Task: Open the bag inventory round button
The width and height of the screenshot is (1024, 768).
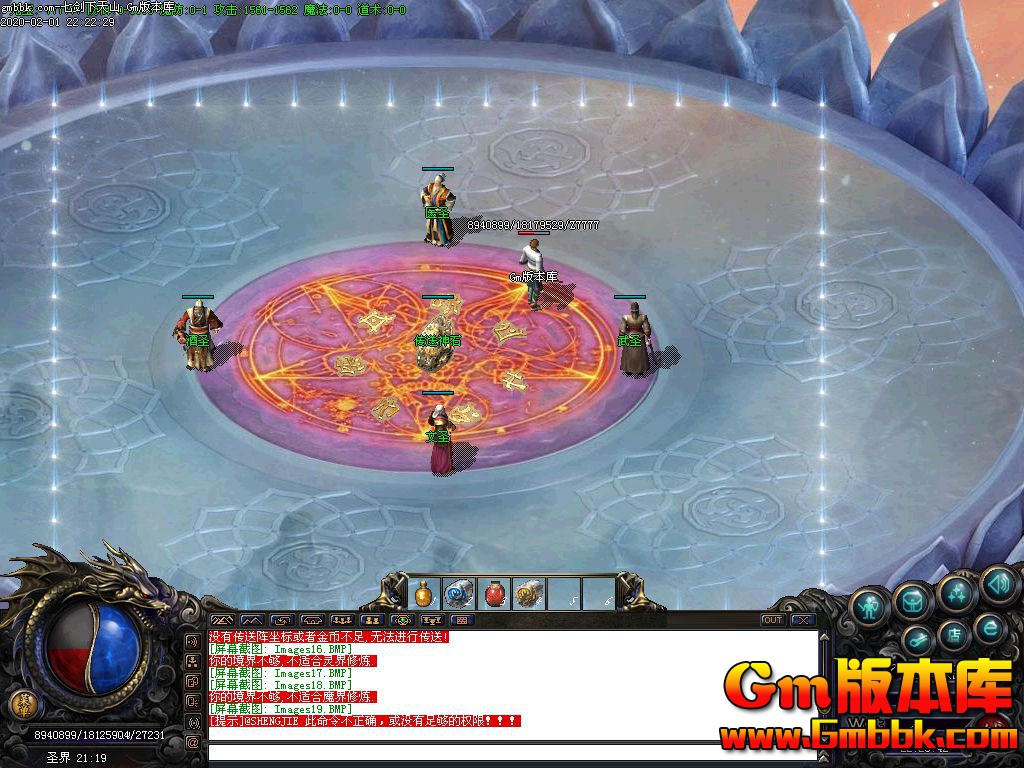Action: (913, 600)
